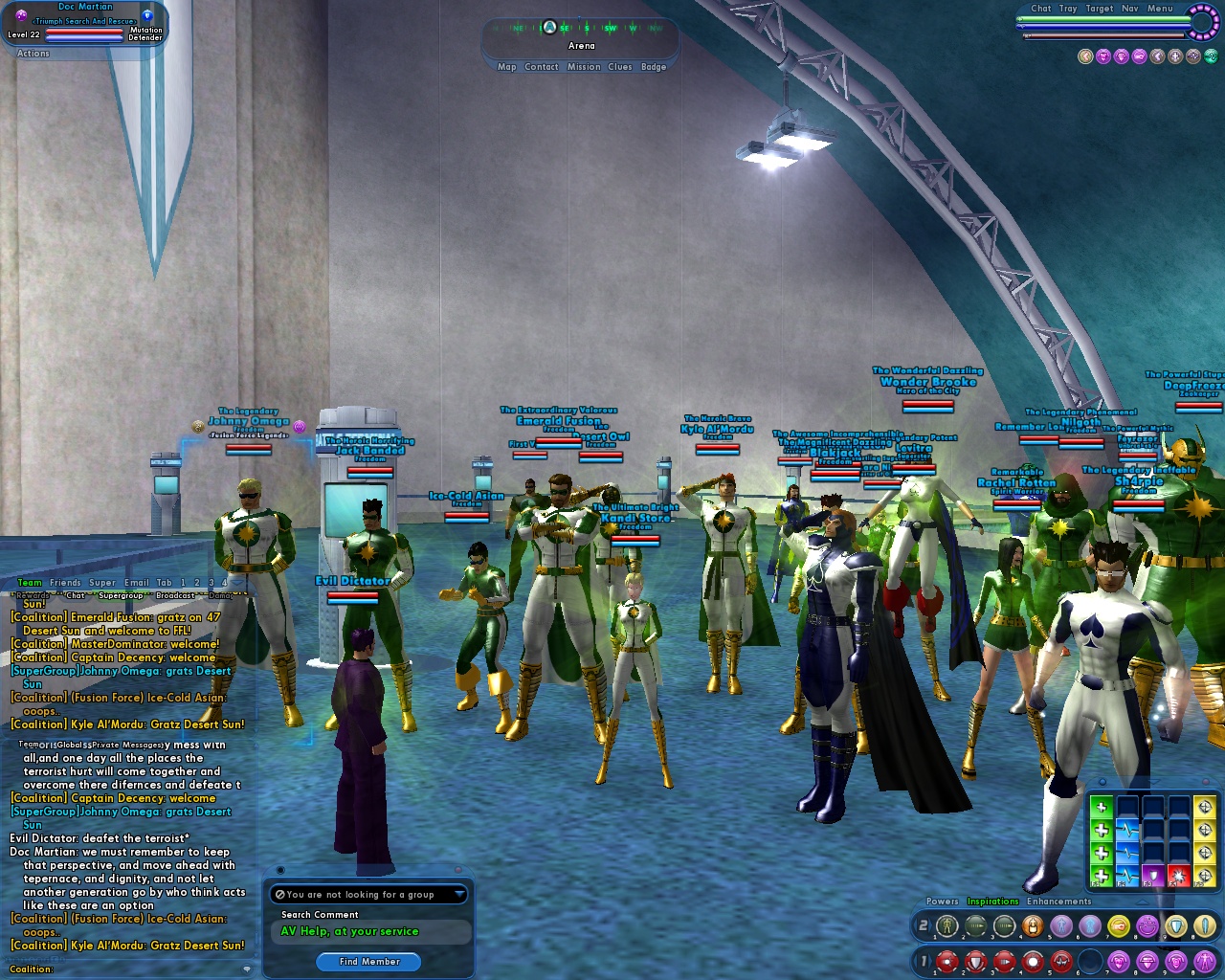Activate the orange power in slot 4 of tray 2
The image size is (1225, 980).
[1034, 925]
